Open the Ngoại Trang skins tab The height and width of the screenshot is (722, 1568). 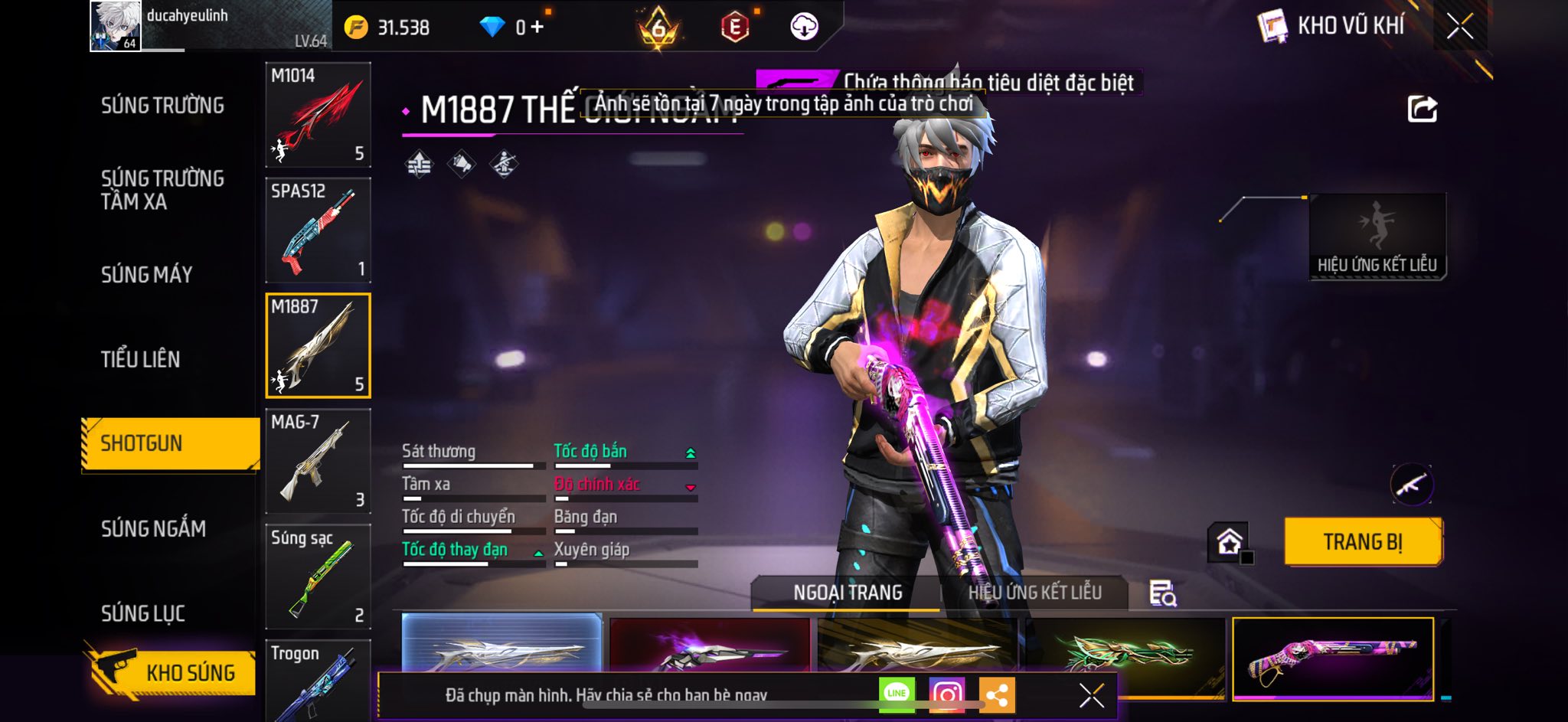pyautogui.click(x=847, y=593)
